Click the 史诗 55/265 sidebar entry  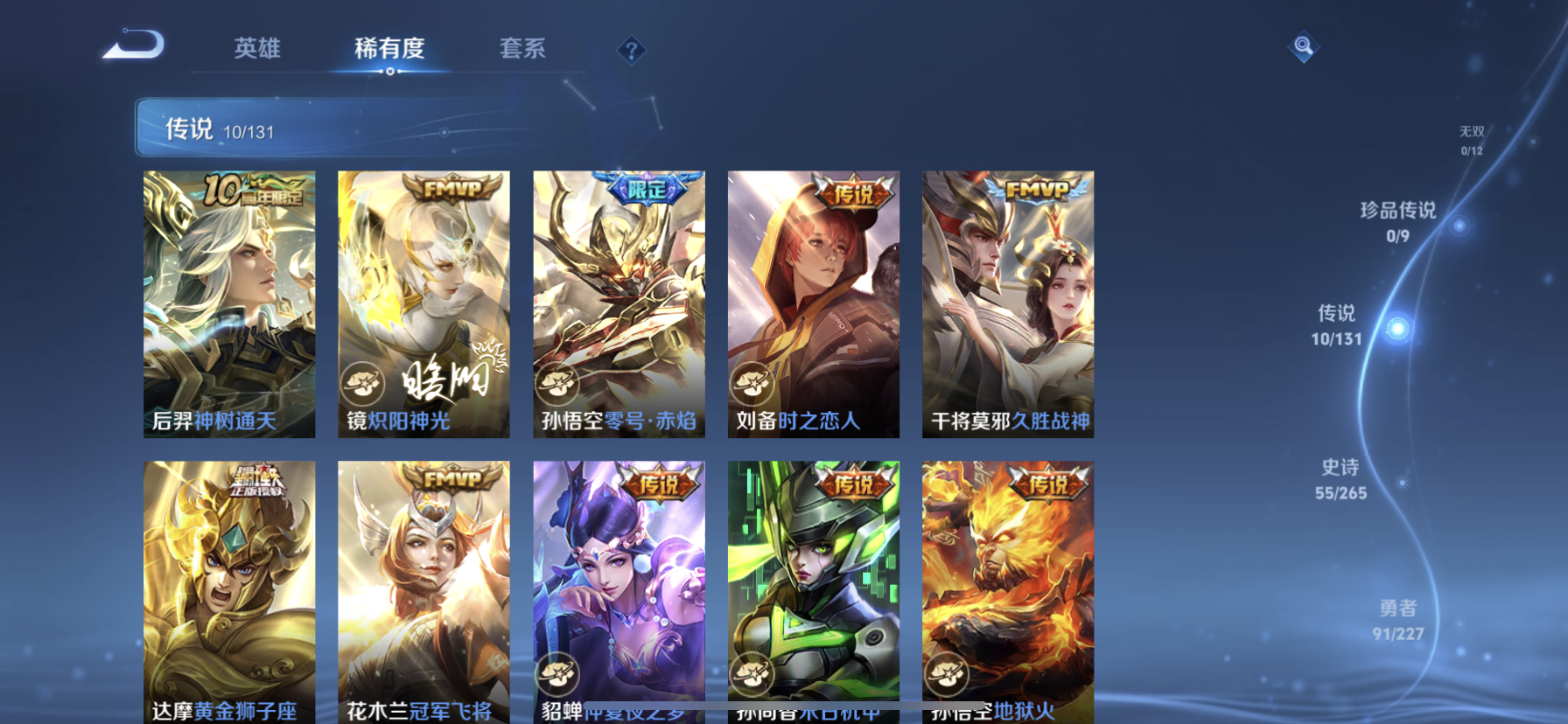pyautogui.click(x=1339, y=479)
